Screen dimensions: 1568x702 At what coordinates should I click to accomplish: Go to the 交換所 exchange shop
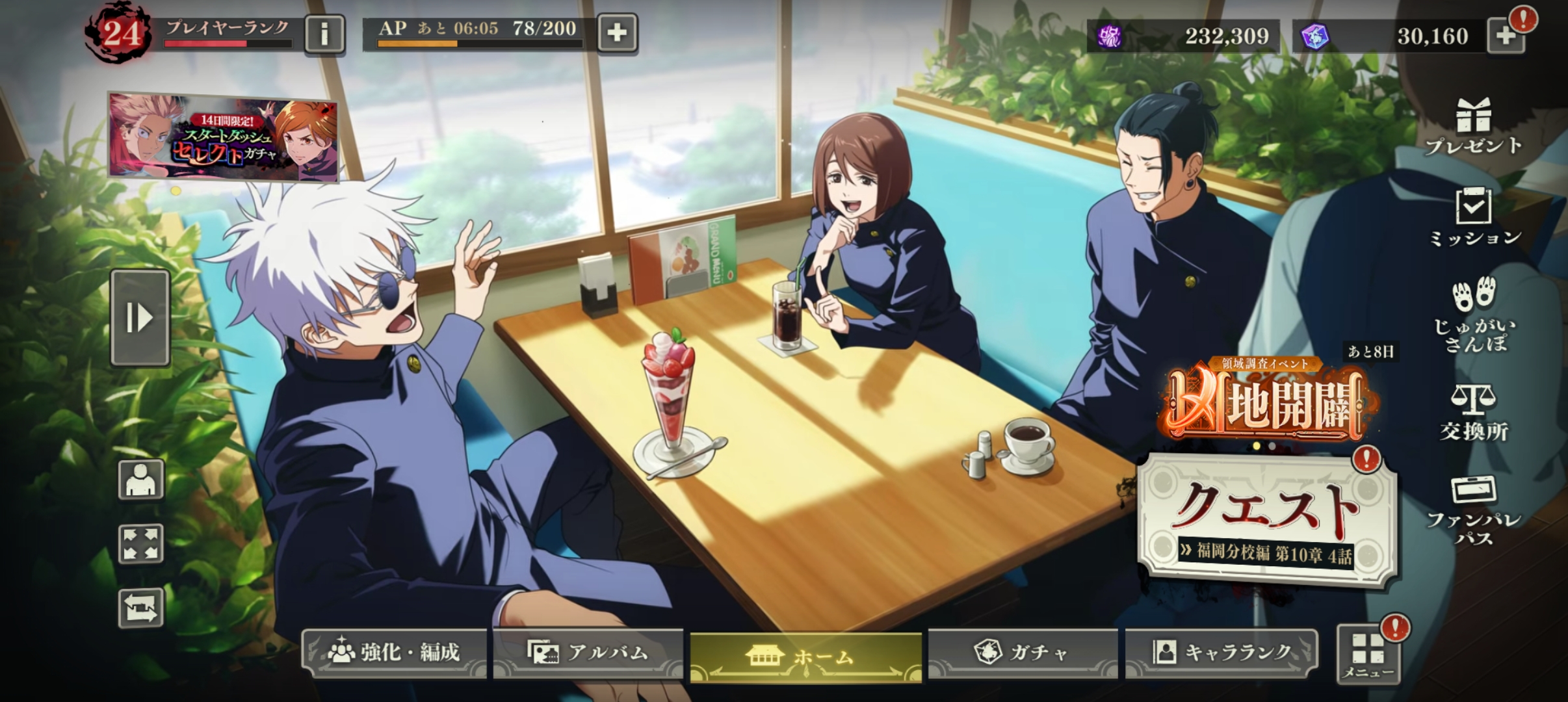(x=1474, y=413)
